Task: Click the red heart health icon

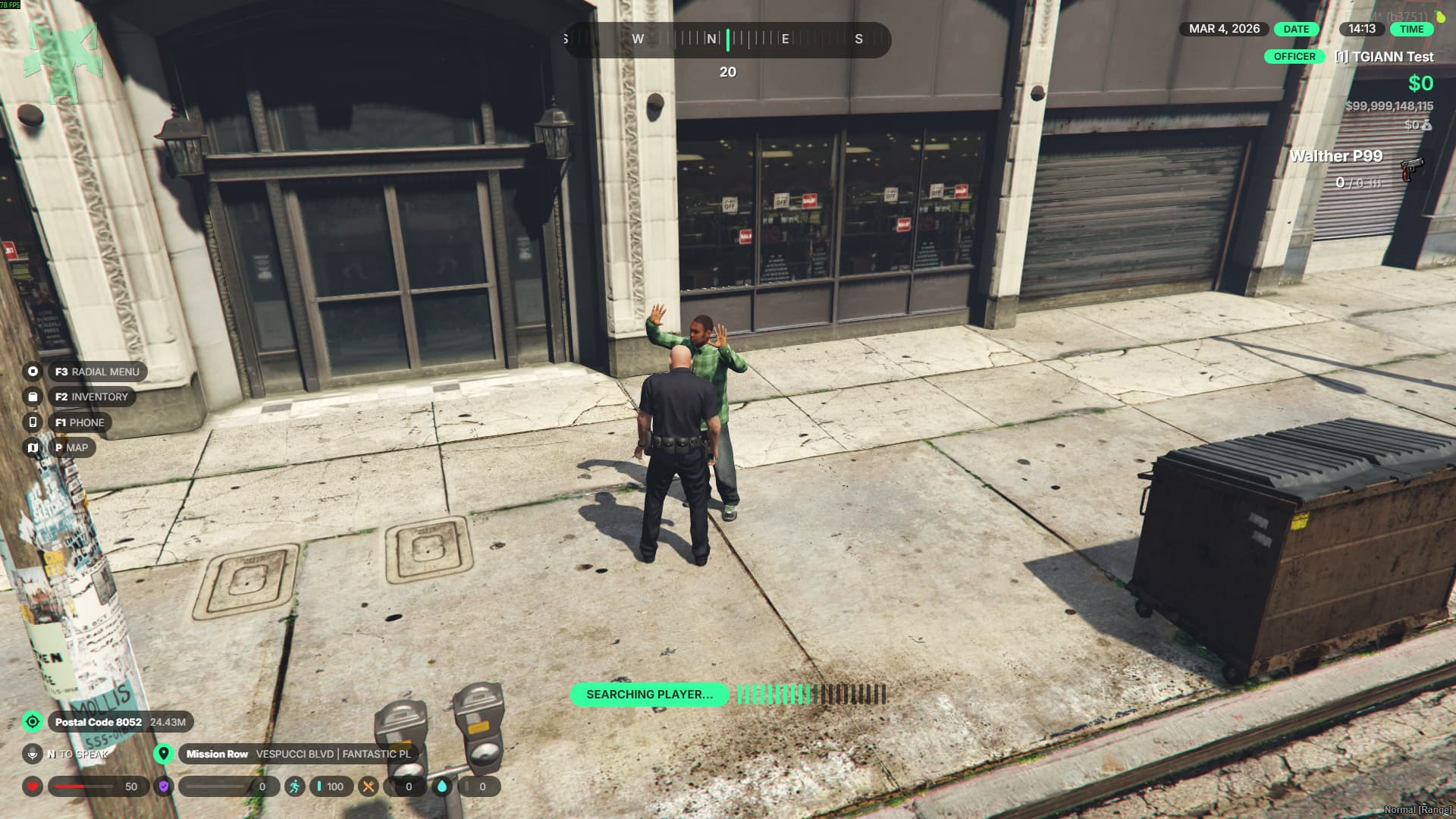Action: [33, 786]
